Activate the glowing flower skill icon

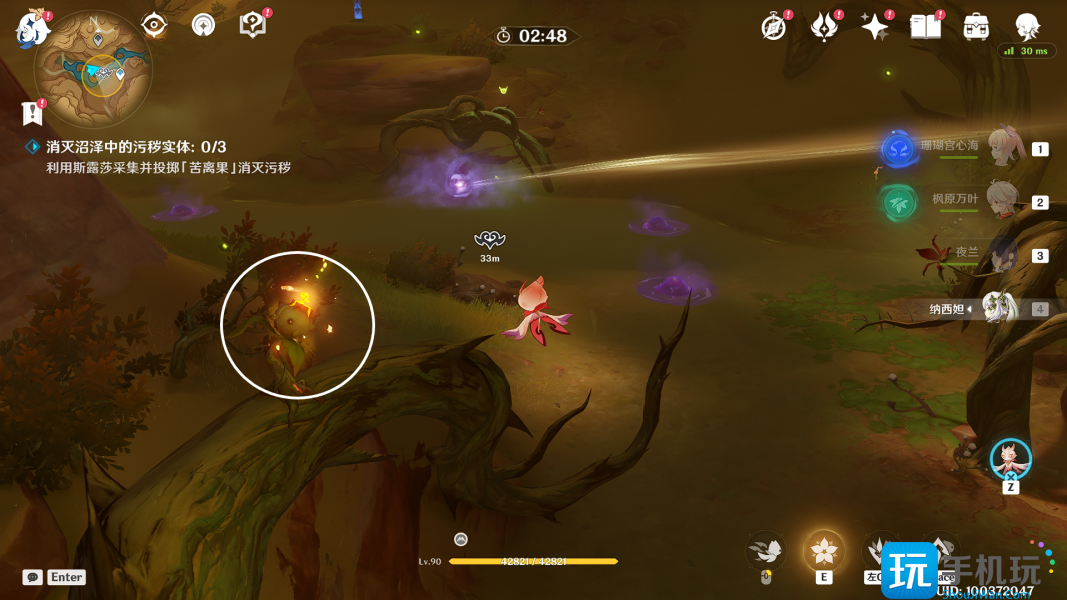824,551
